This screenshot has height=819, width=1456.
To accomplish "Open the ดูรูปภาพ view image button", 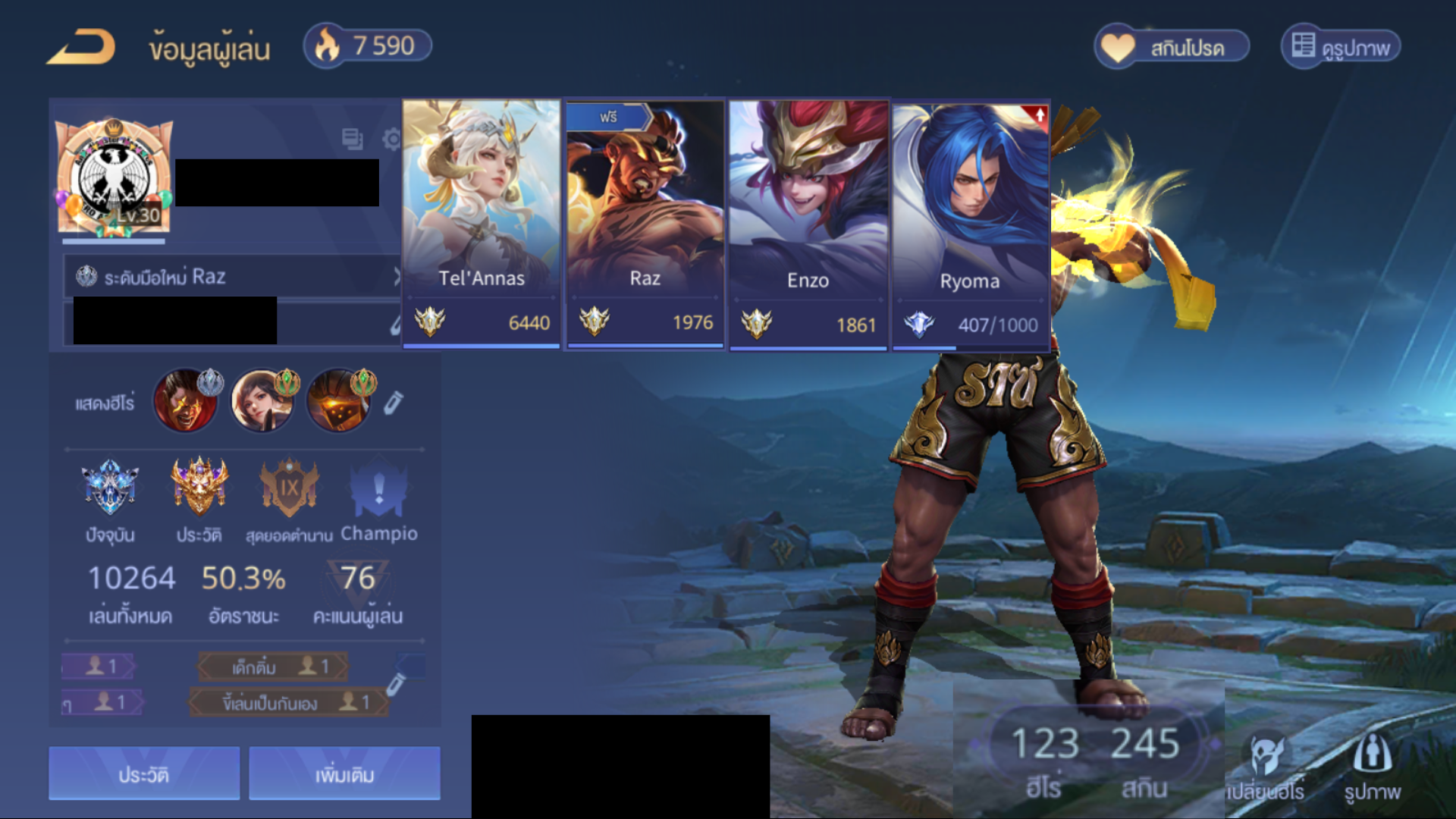I will click(x=1341, y=47).
